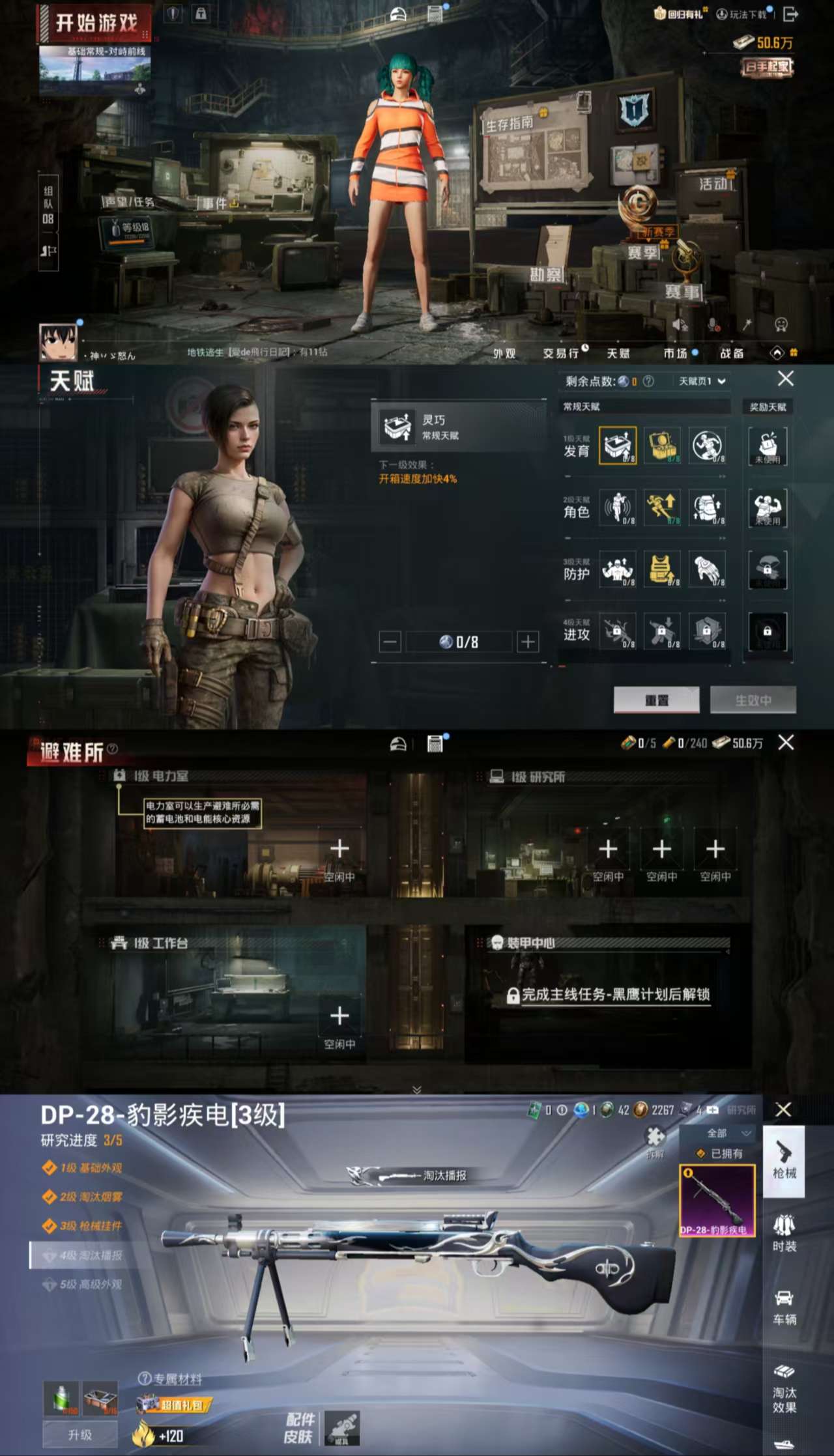Viewport: 834px width, 1456px height.
Task: Select the 枪械 category icon in right sidebar
Action: click(784, 1165)
